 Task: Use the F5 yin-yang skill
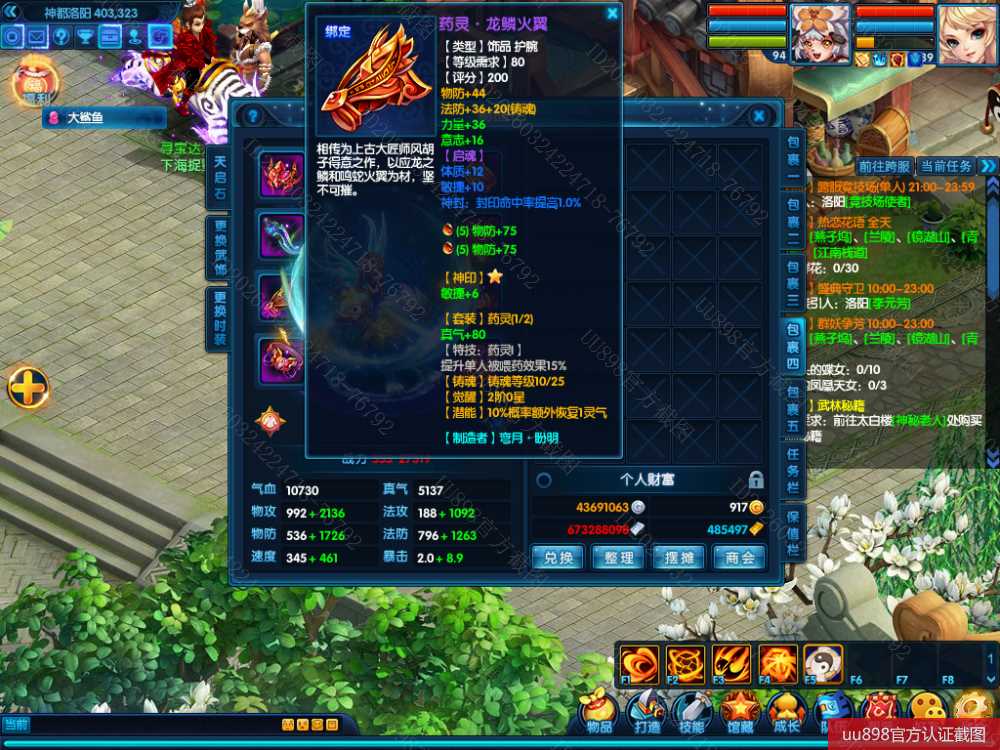(823, 663)
